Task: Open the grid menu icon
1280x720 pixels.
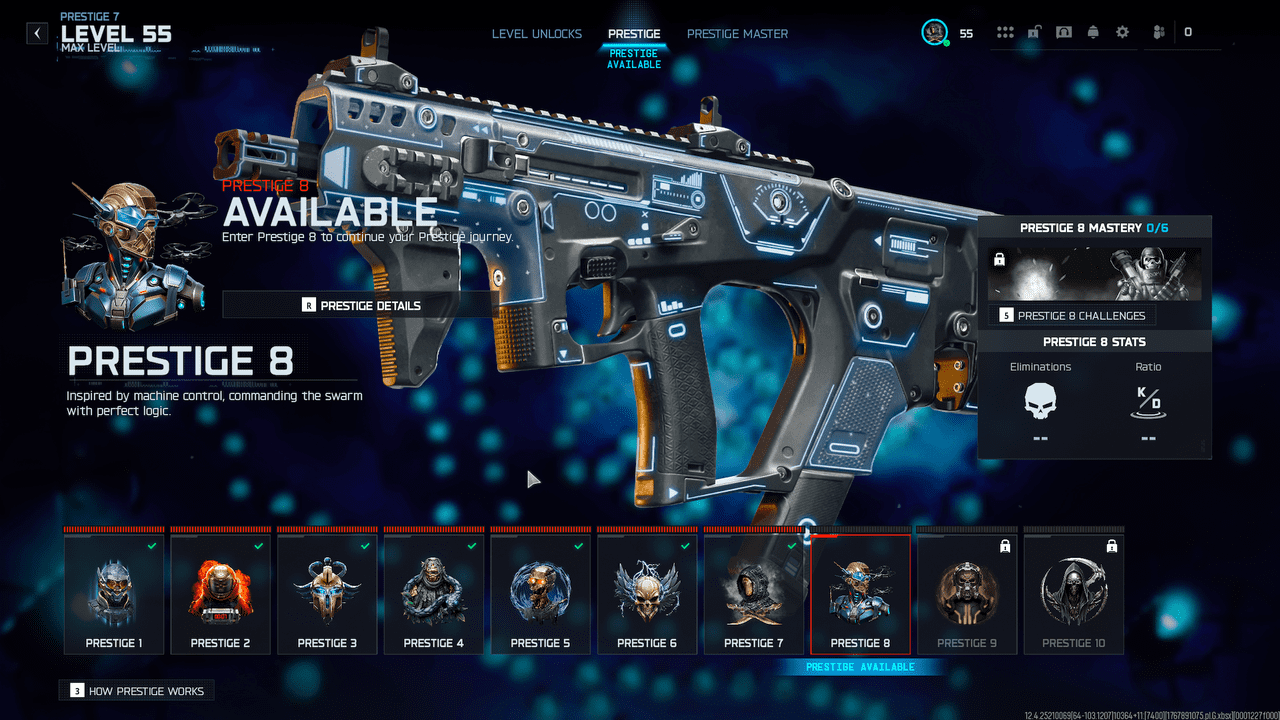Action: click(1005, 33)
